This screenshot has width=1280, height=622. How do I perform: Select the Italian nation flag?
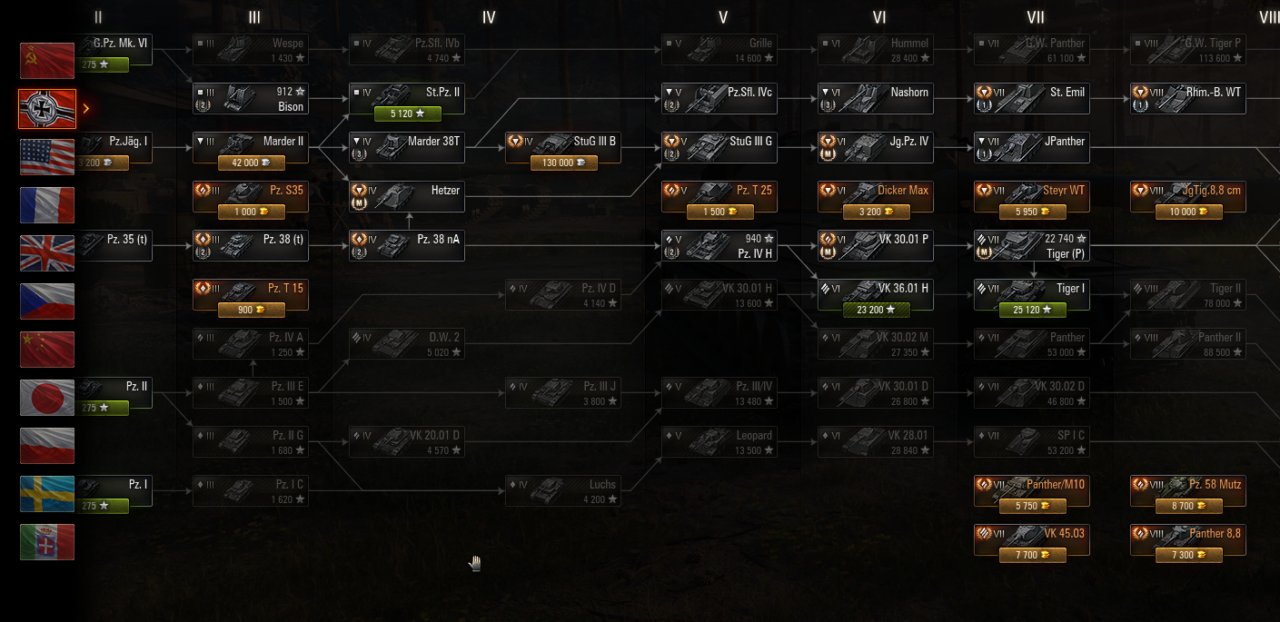pos(47,542)
